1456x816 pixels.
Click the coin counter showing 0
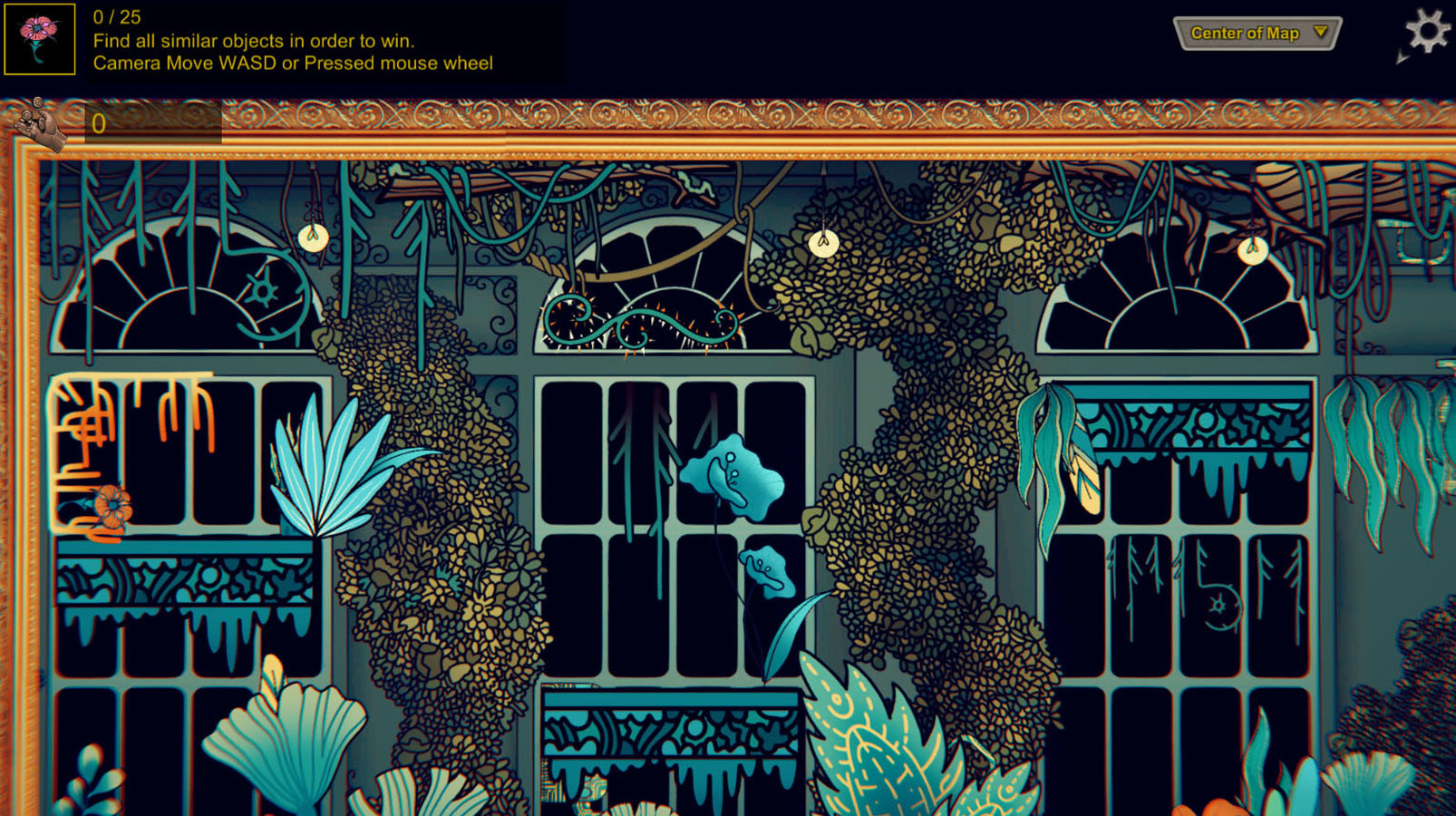[97, 123]
